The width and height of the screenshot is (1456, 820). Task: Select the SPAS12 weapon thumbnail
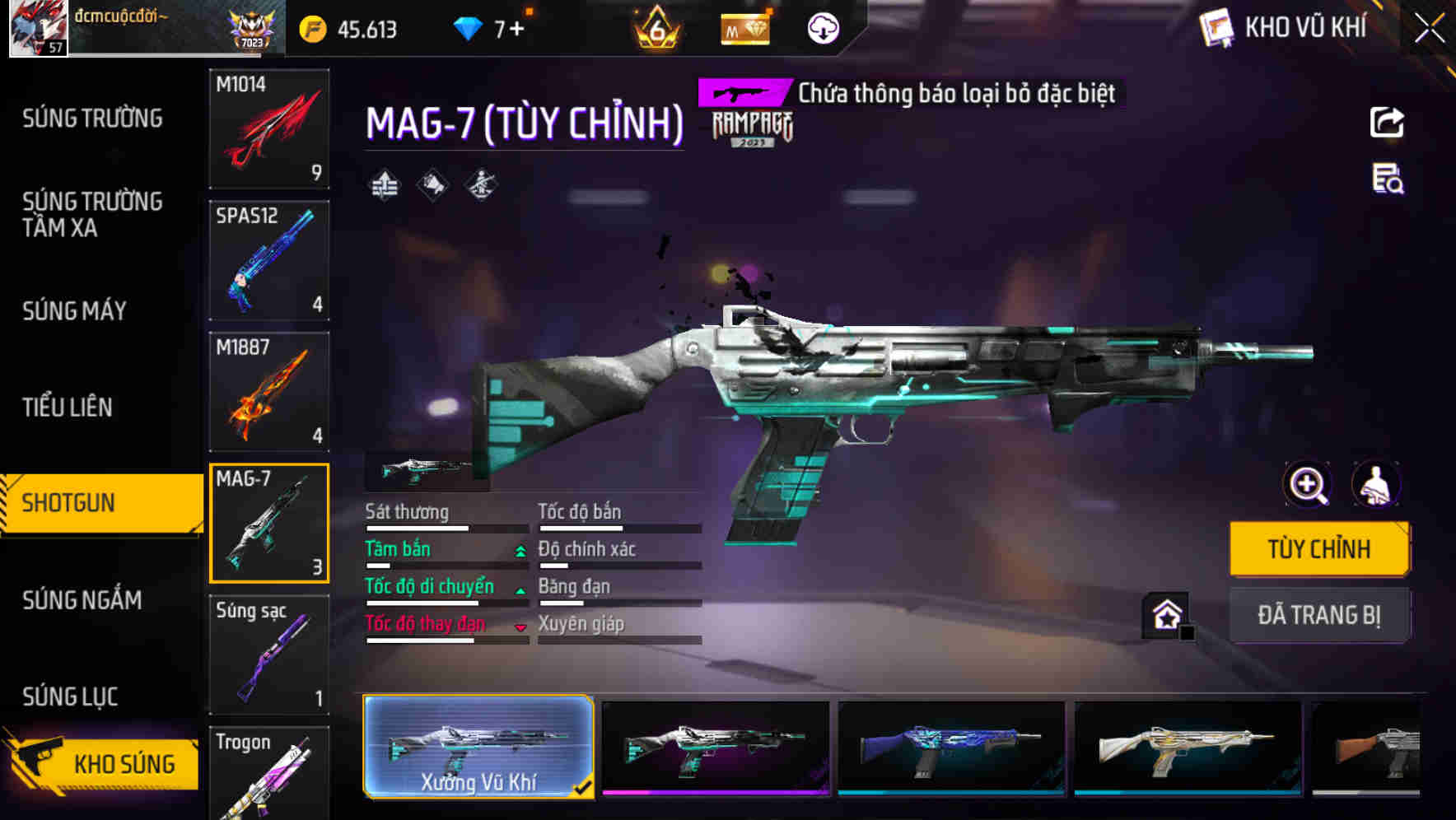pos(269,259)
